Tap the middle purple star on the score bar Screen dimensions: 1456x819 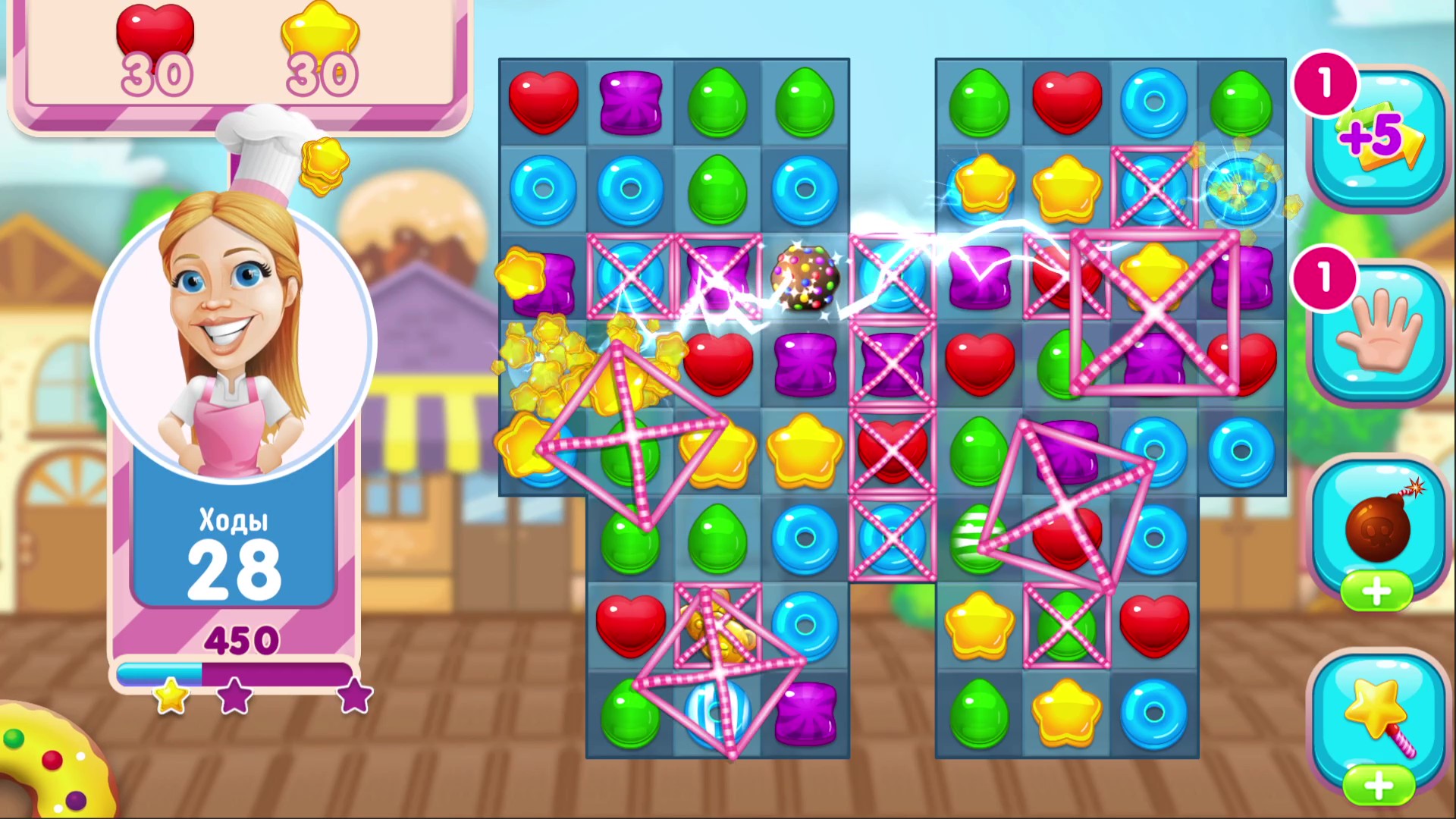click(x=234, y=699)
